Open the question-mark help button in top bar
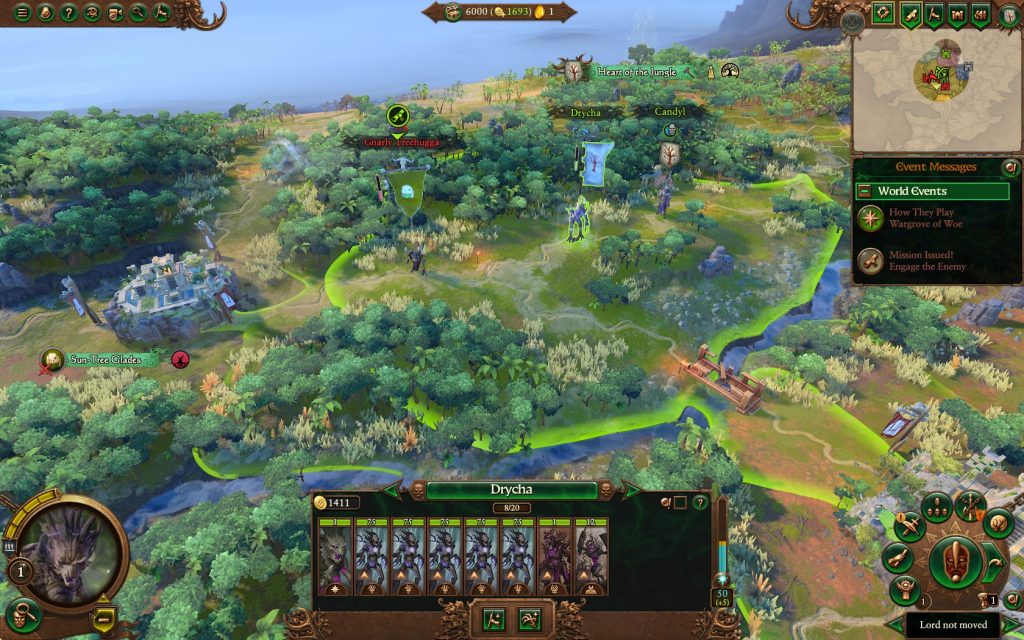The width and height of the screenshot is (1024, 640). pos(68,12)
